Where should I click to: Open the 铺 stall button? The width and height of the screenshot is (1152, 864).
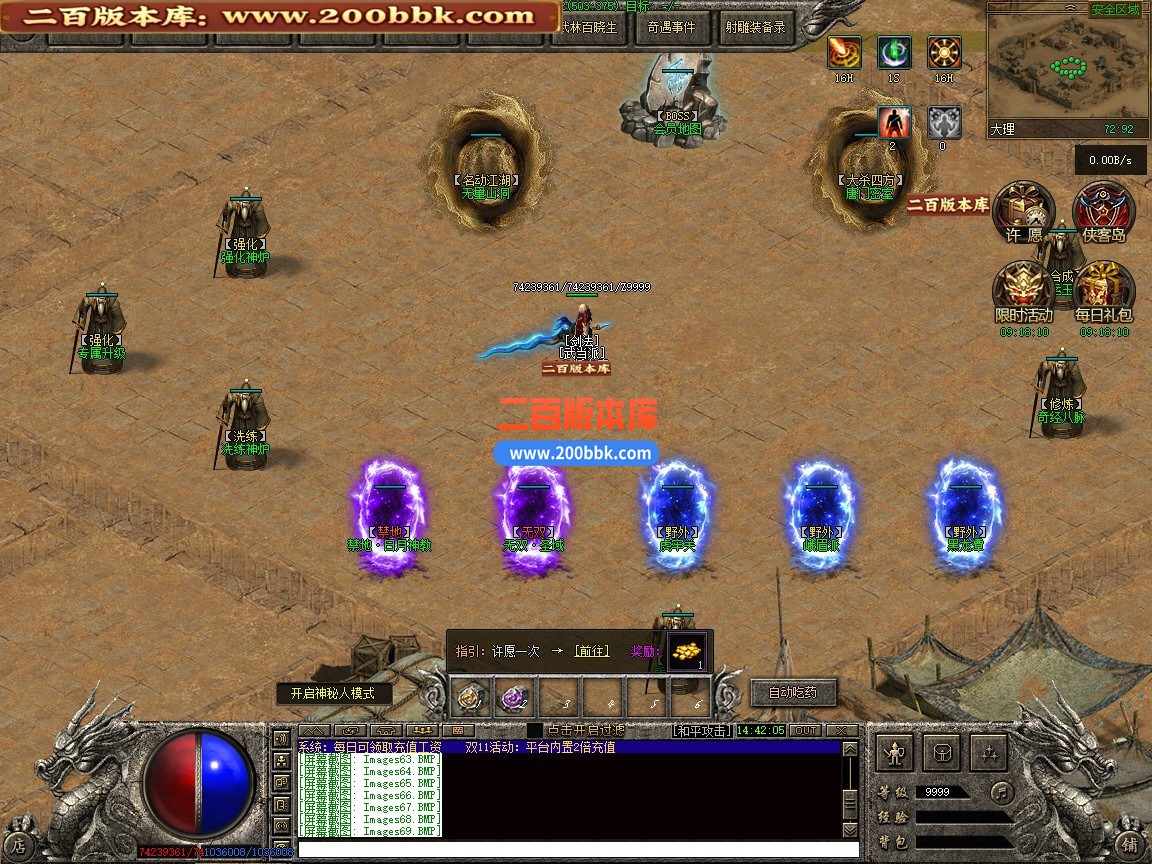coord(1128,844)
